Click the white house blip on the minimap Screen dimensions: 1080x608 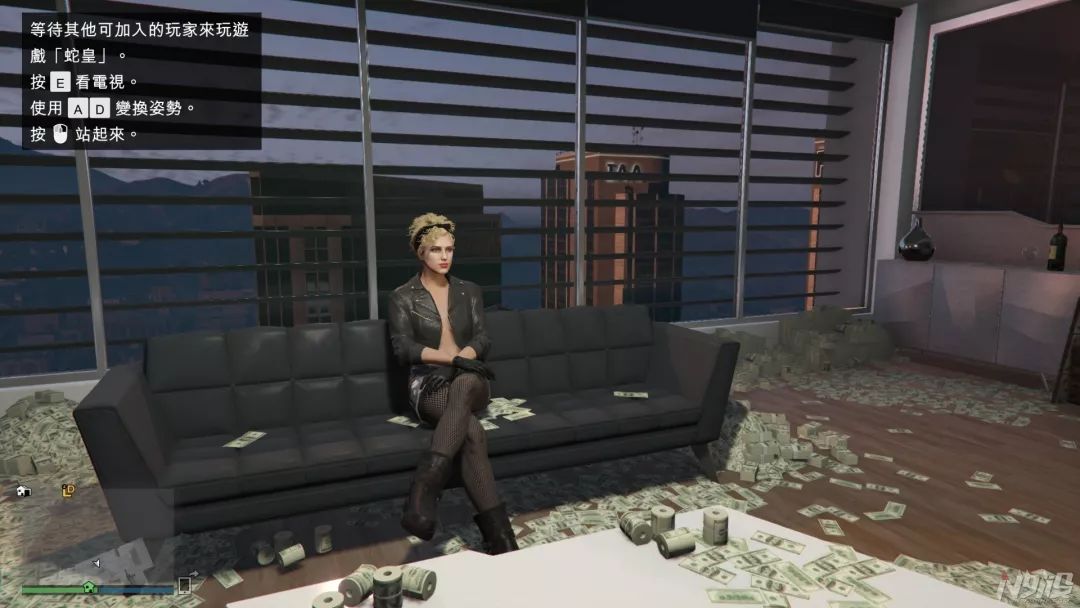click(x=24, y=491)
